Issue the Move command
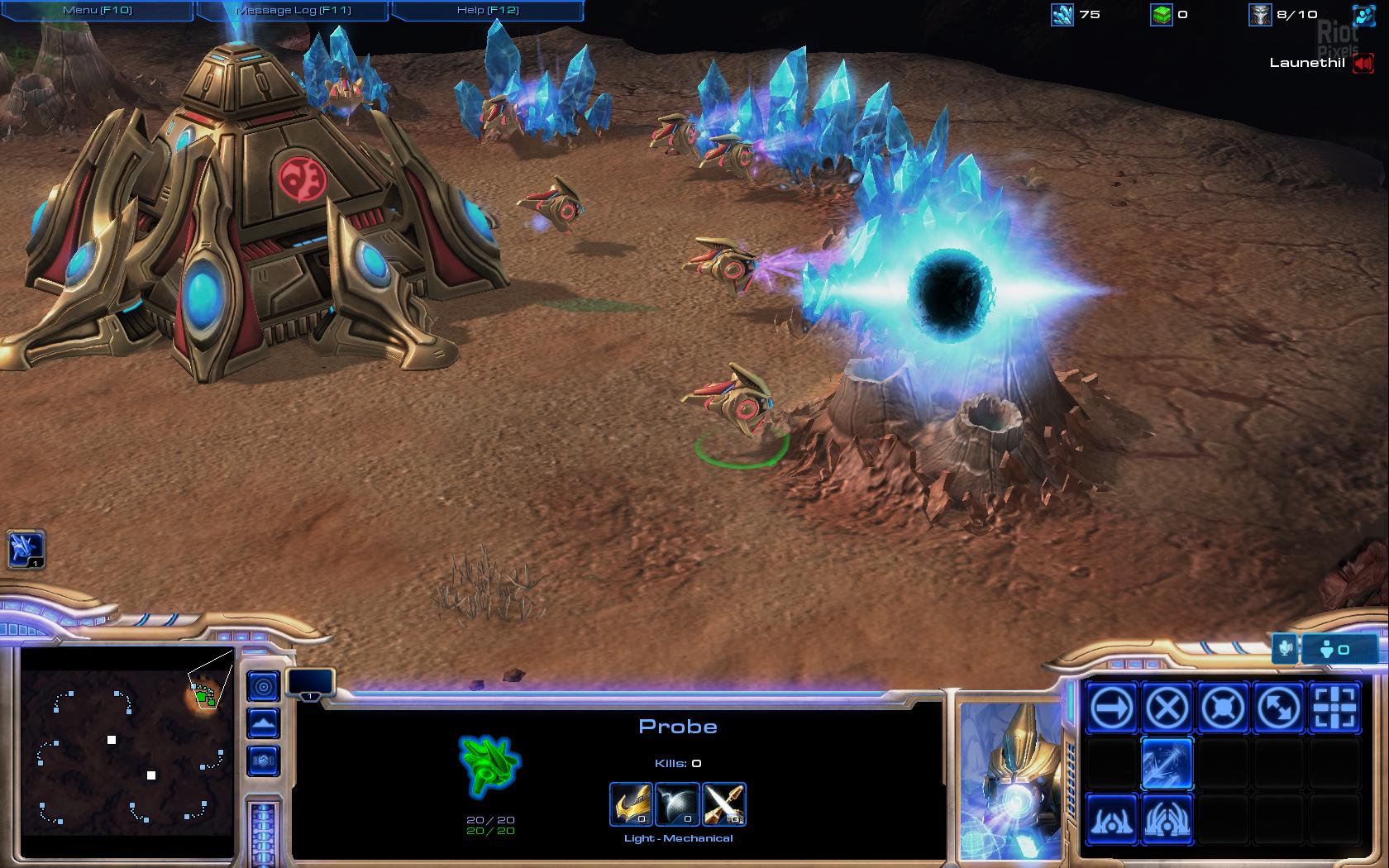The image size is (1389, 868). [x=1112, y=708]
